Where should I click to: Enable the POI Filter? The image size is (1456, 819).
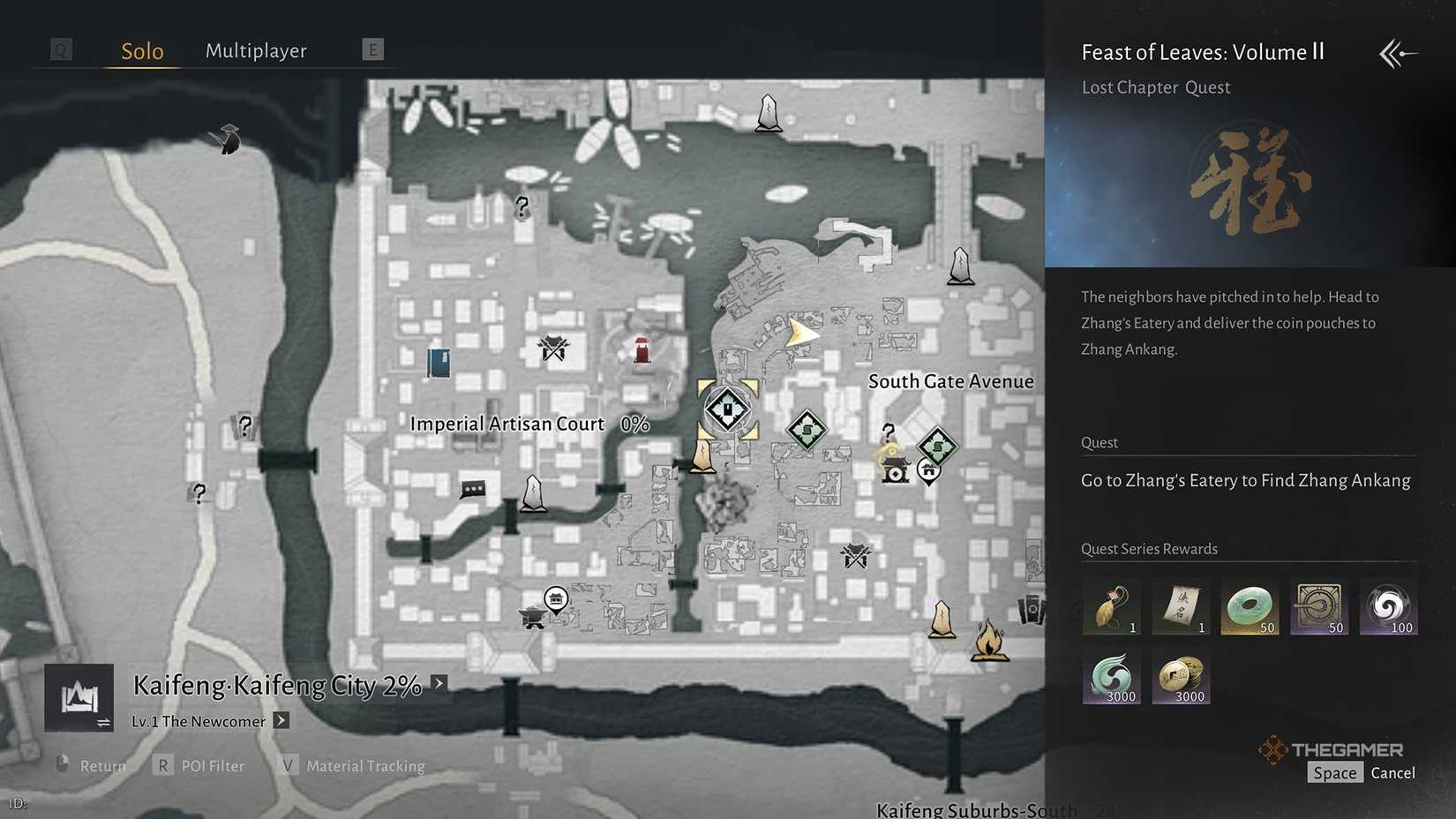tap(212, 765)
